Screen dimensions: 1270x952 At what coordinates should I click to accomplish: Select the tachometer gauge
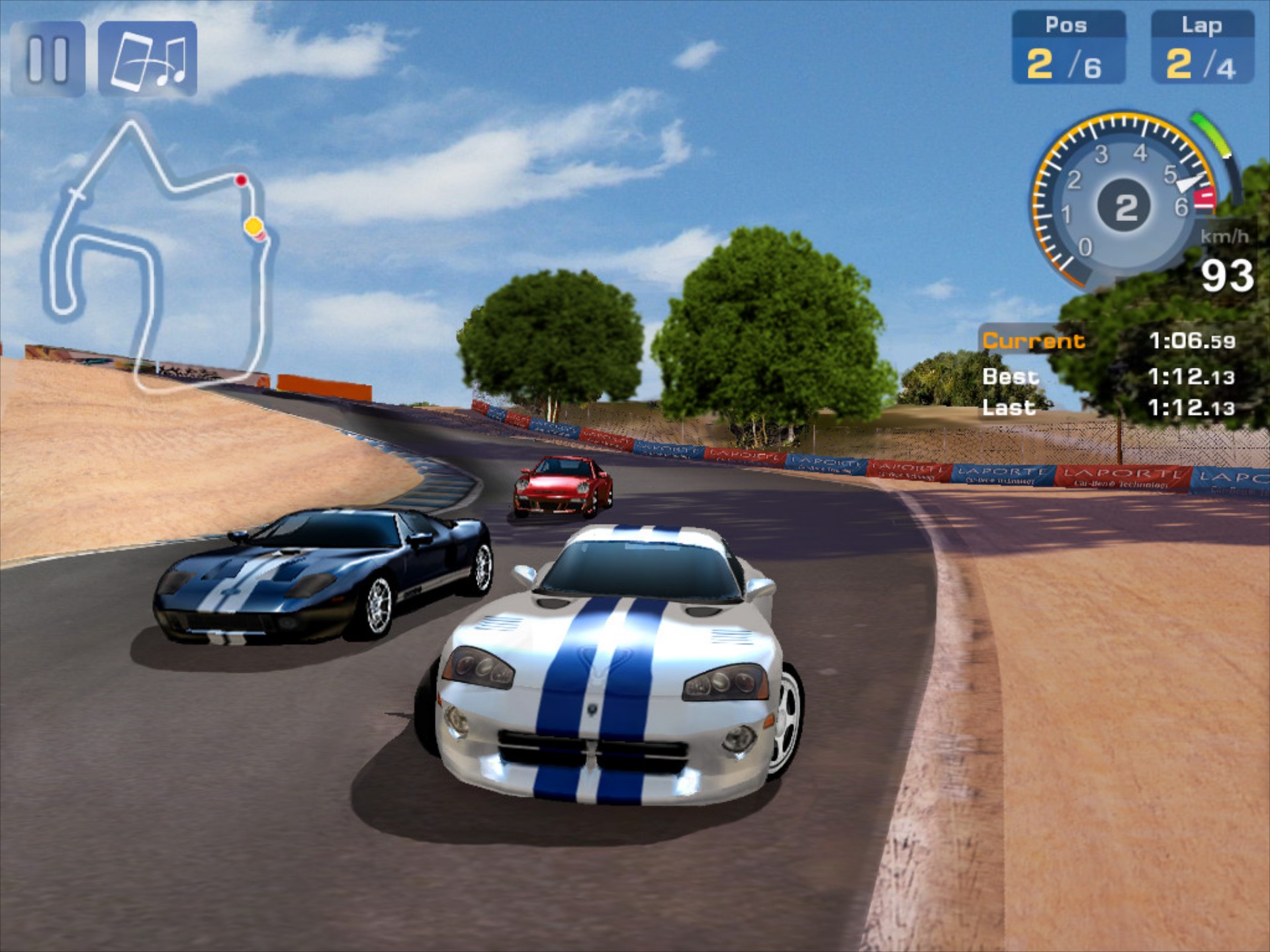(x=1124, y=202)
